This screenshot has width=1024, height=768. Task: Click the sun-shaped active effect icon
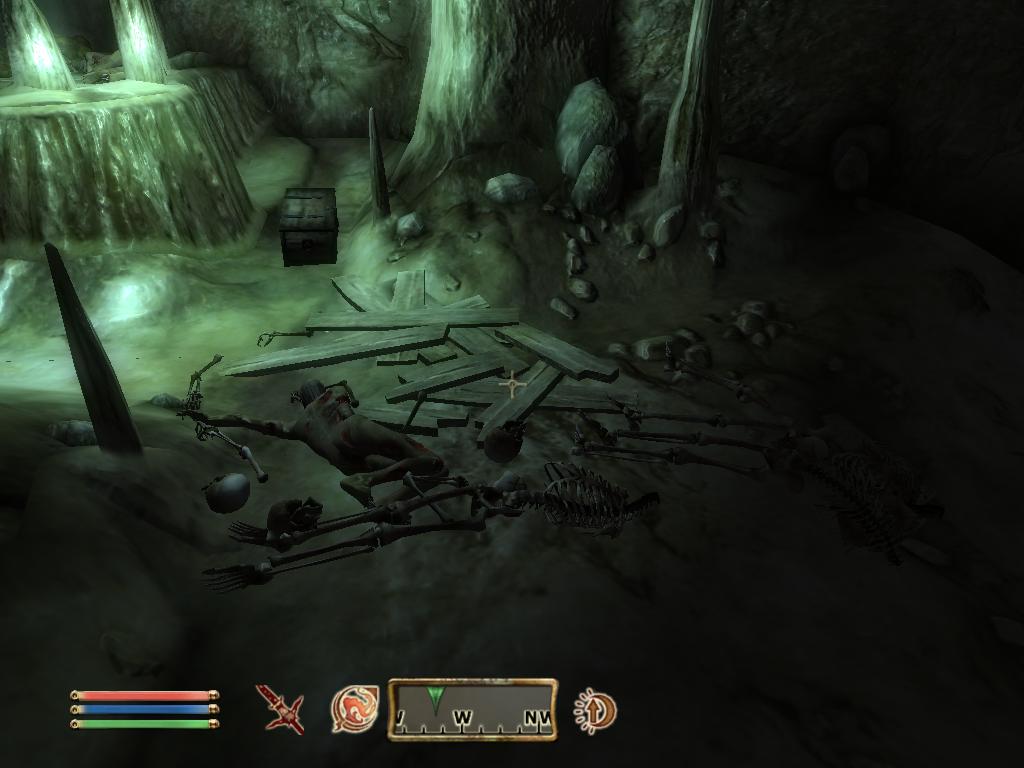tap(595, 711)
